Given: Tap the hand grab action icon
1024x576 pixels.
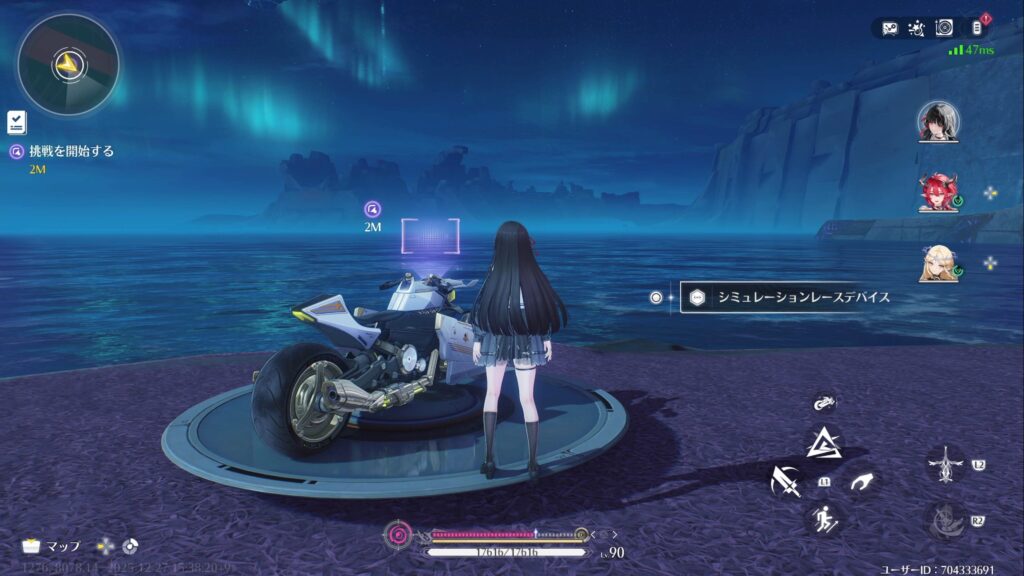Looking at the screenshot, I should point(860,482).
